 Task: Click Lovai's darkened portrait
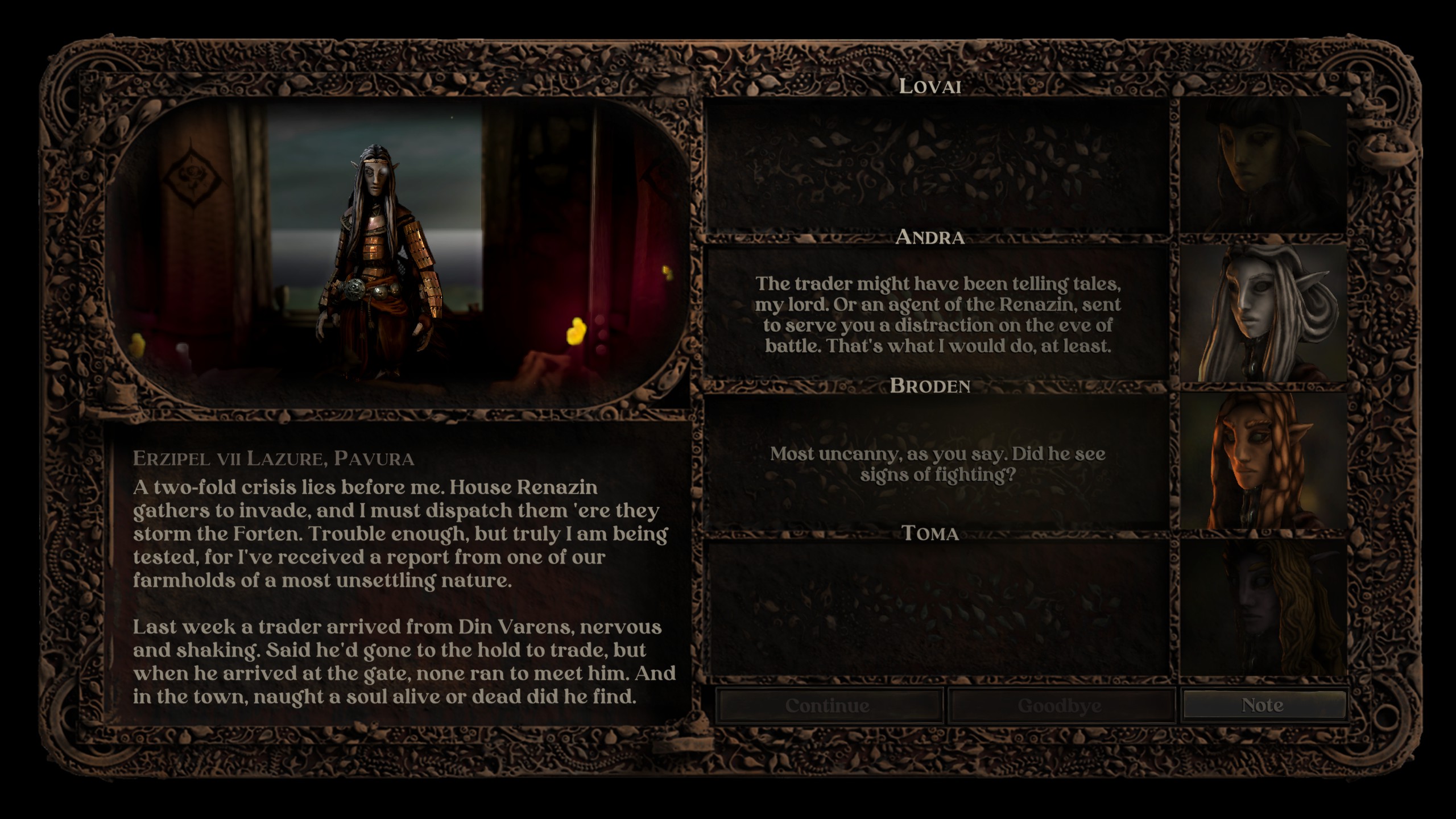coord(1263,165)
